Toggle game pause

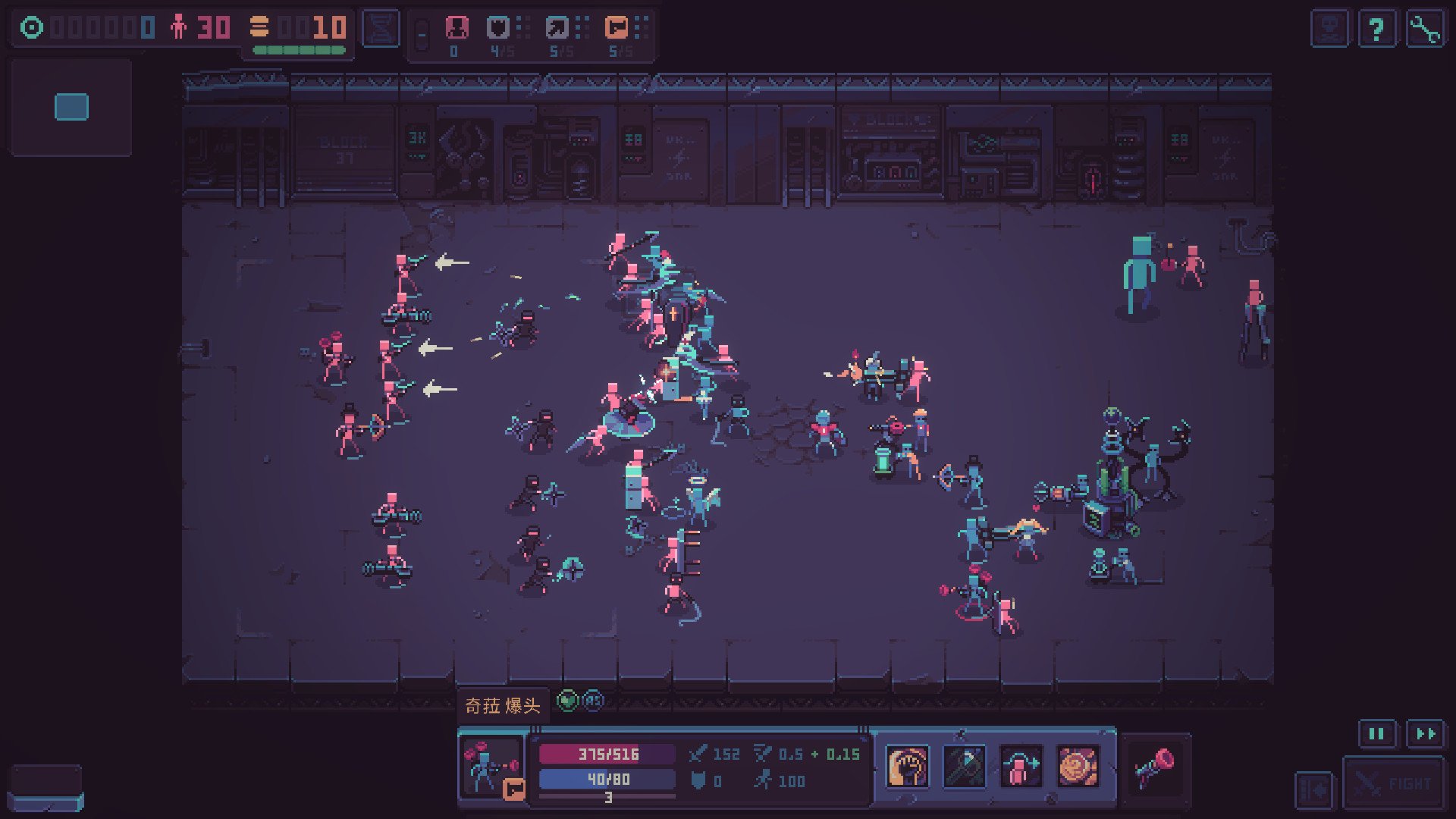[1375, 734]
